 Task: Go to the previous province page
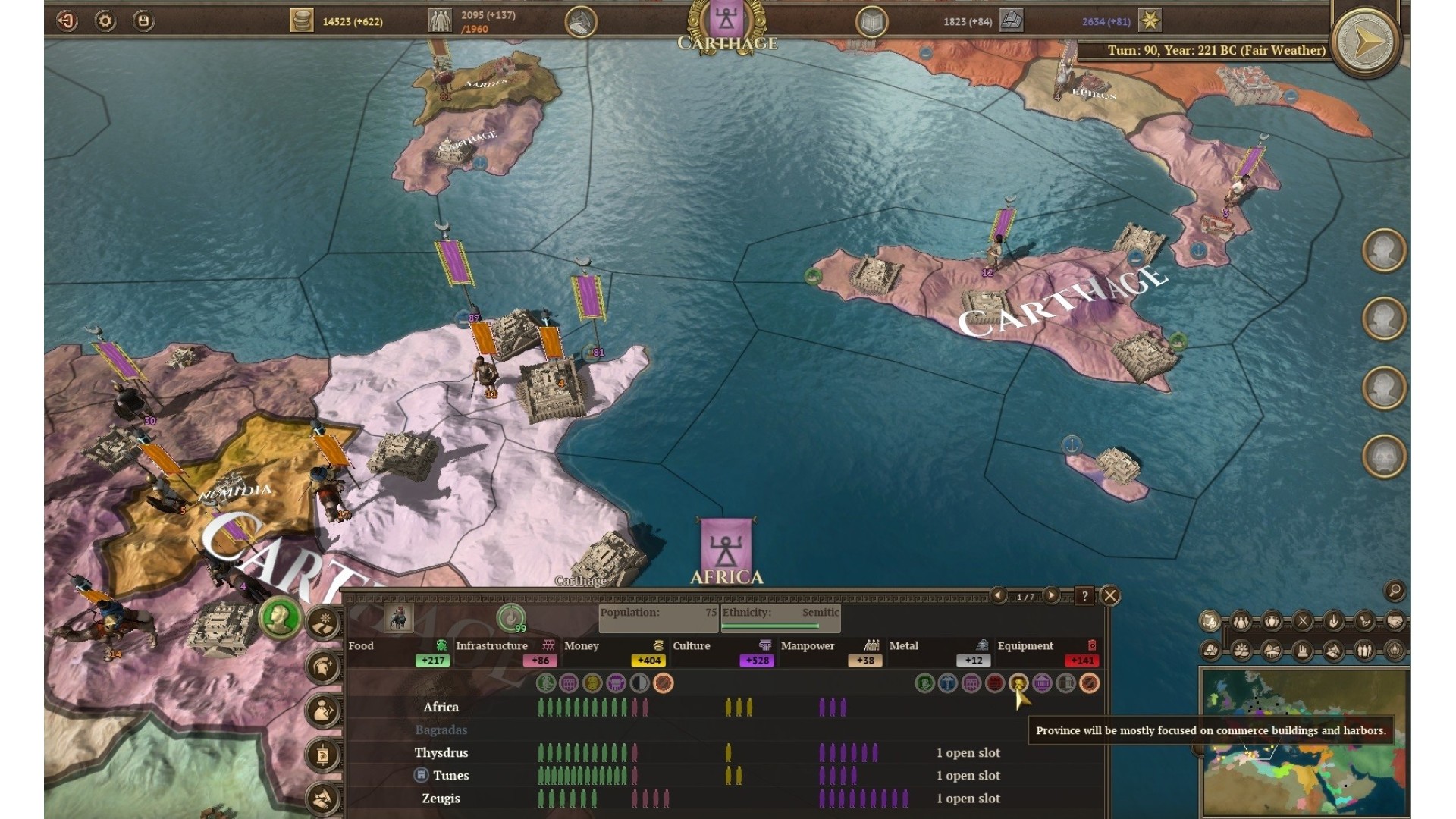click(999, 596)
